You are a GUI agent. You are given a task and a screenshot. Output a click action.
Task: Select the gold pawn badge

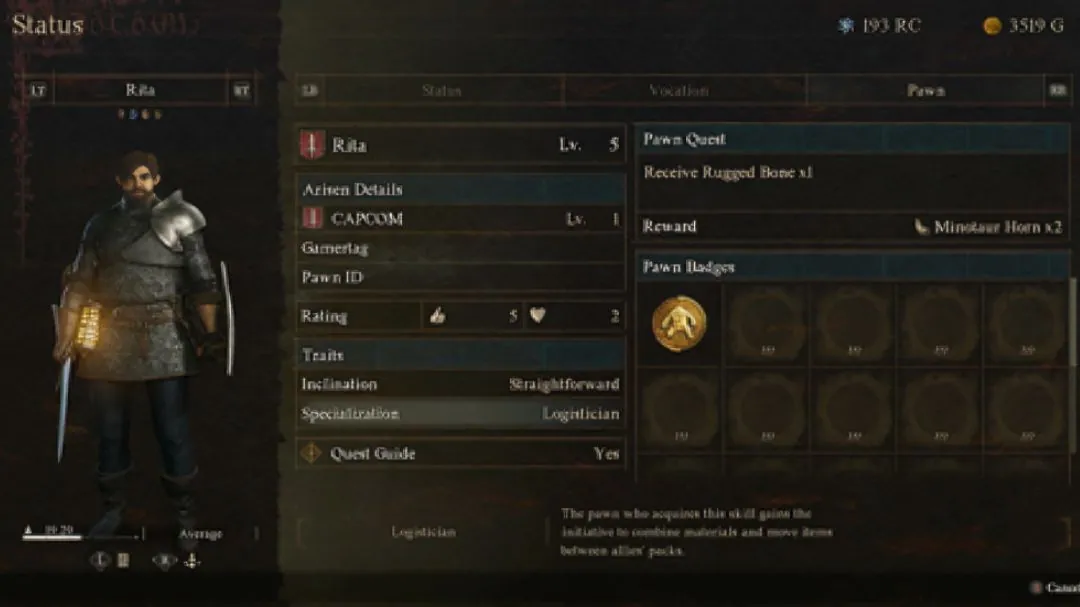[679, 323]
